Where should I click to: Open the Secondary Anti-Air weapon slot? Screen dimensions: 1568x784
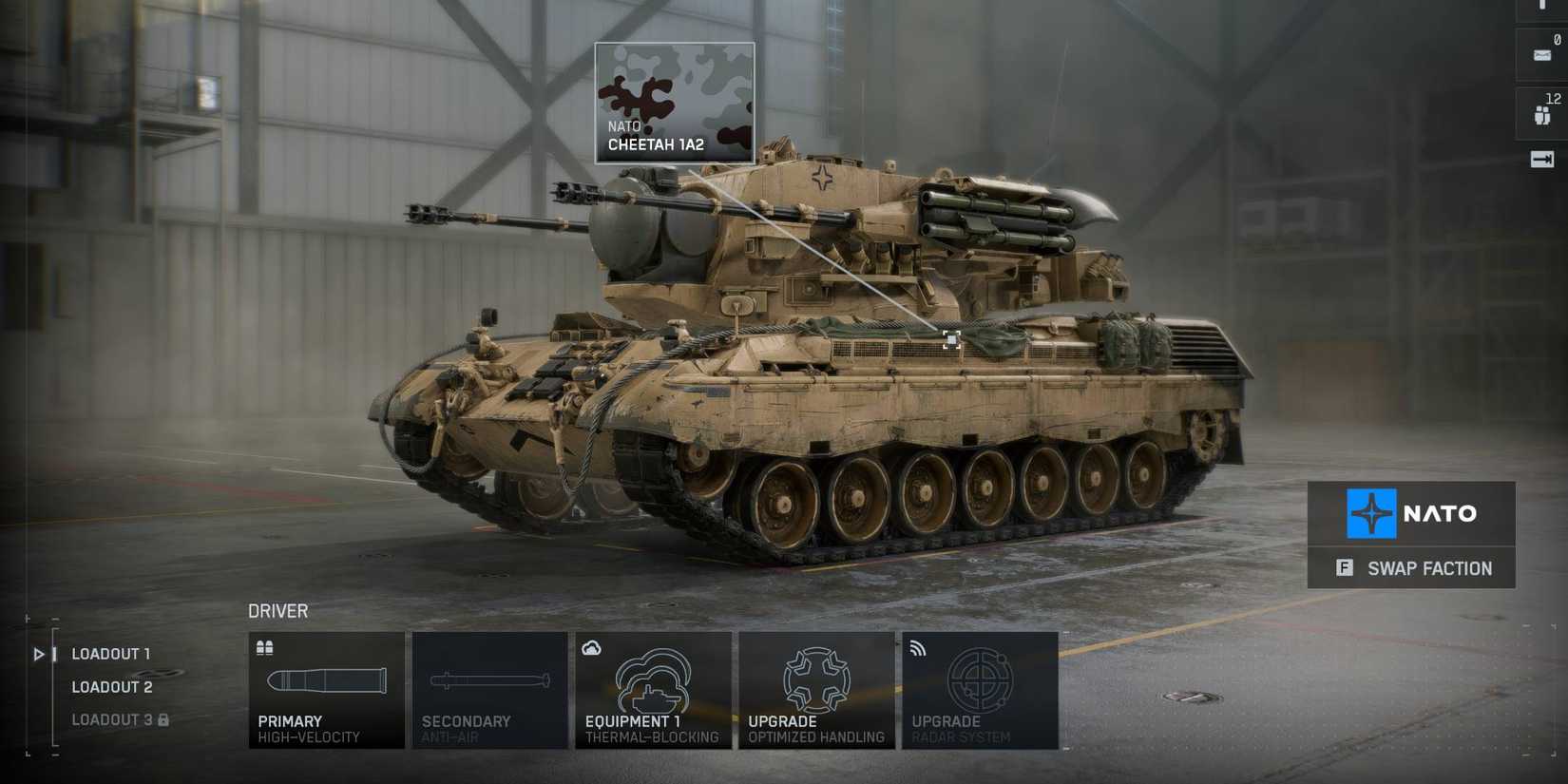pos(490,689)
